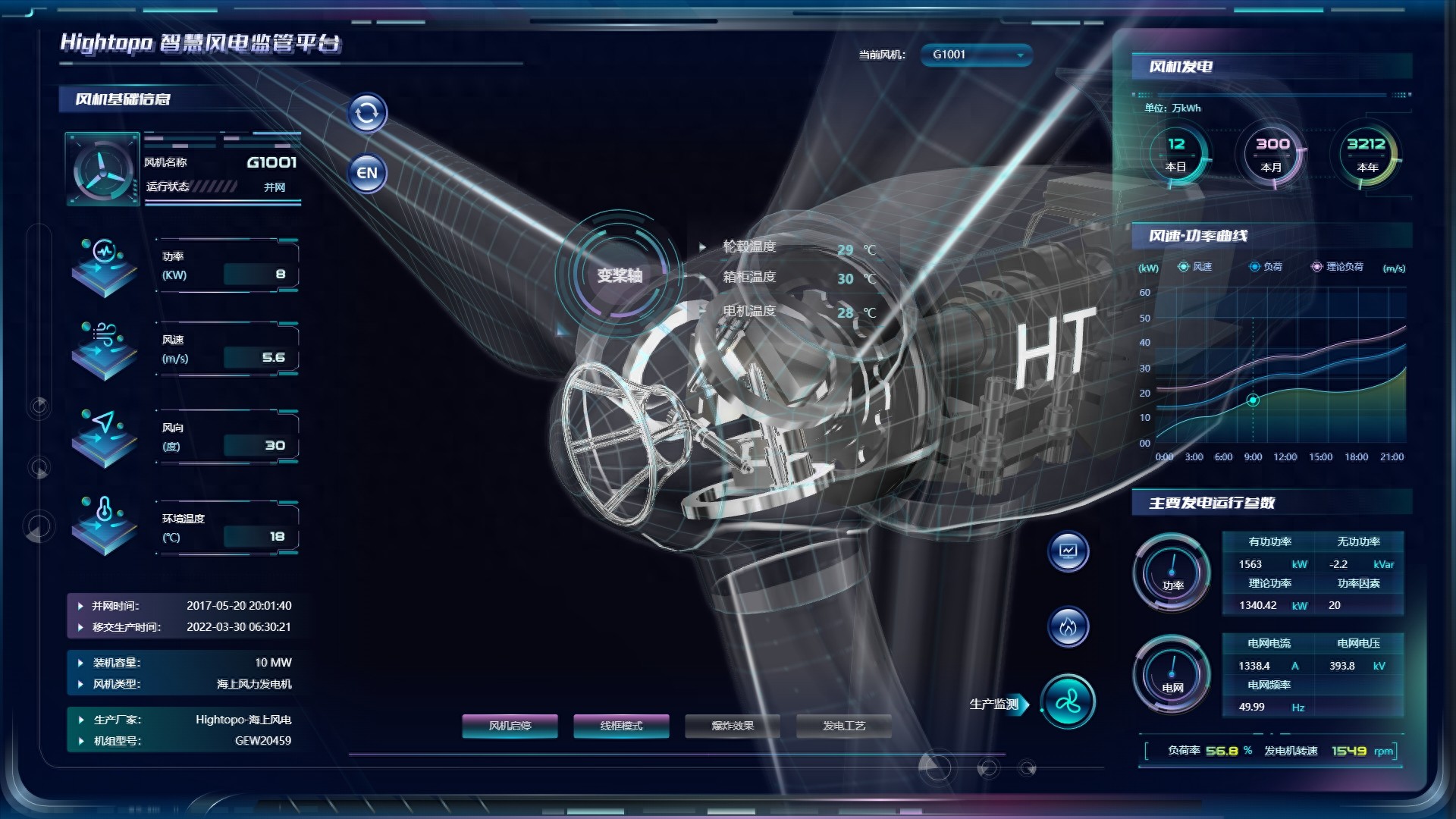The image size is (1456, 819).
Task: Select the 生产监测 fan icon button
Action: (1068, 703)
